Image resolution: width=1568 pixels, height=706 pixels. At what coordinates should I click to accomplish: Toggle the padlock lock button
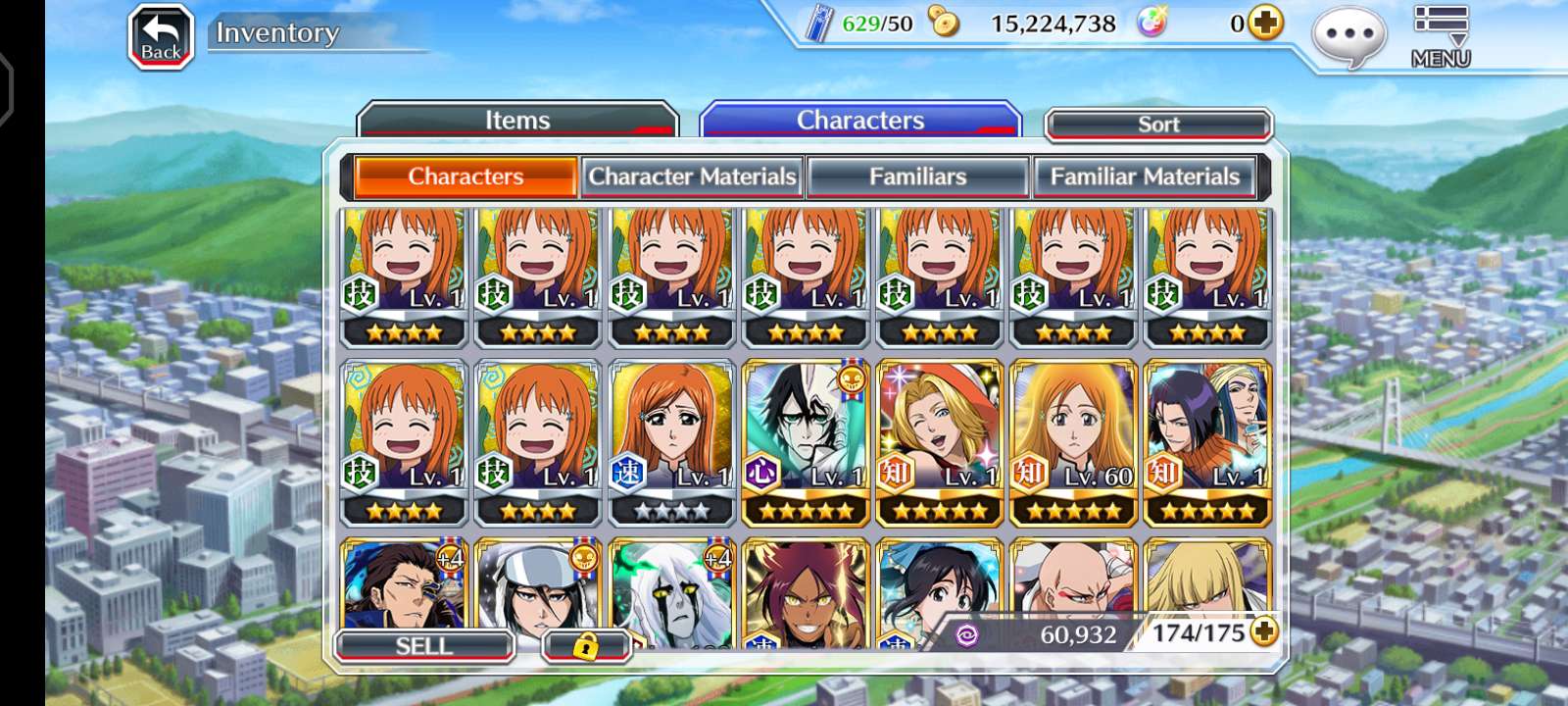pos(585,645)
